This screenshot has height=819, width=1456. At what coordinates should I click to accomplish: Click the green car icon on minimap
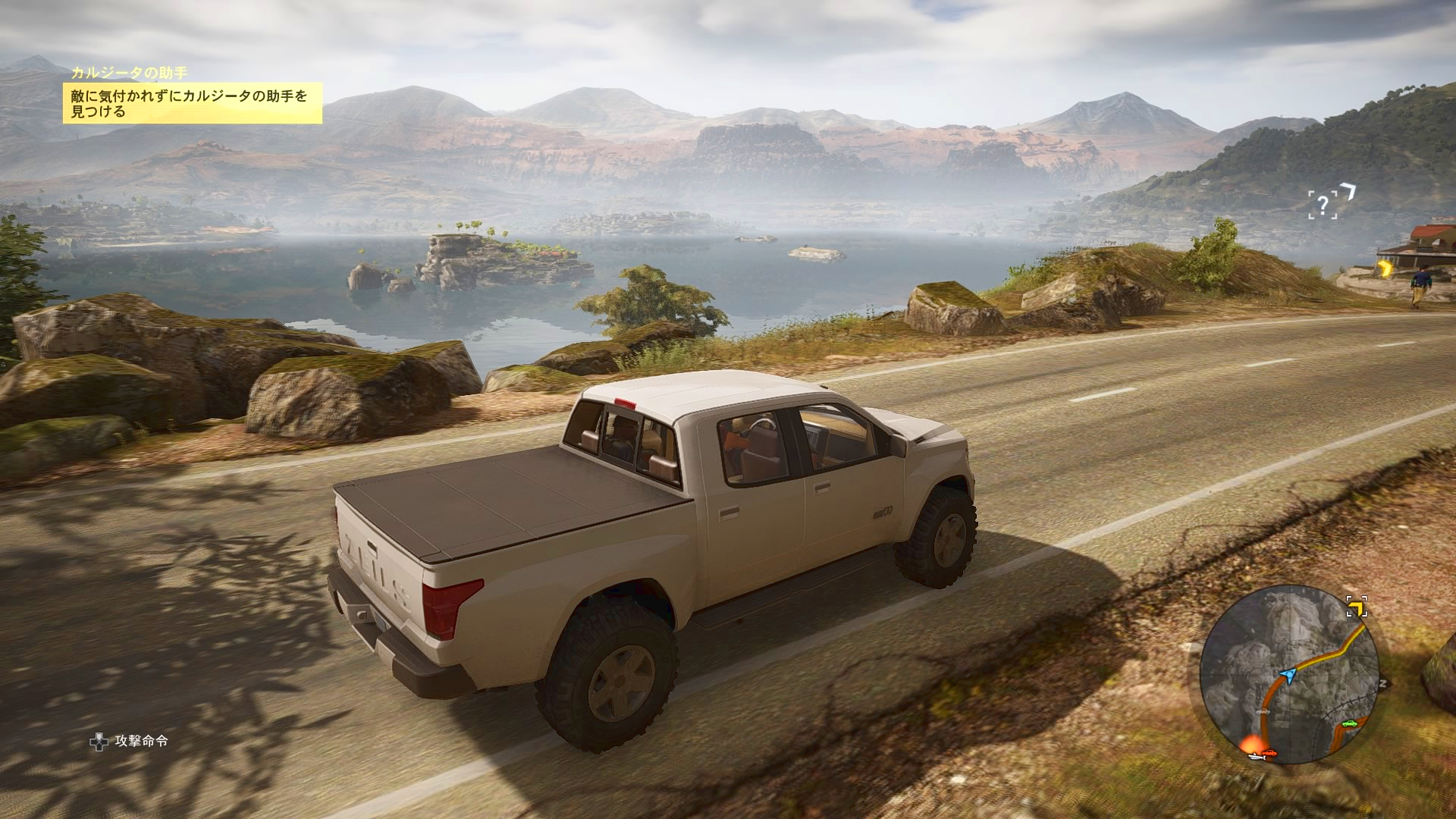point(1348,723)
